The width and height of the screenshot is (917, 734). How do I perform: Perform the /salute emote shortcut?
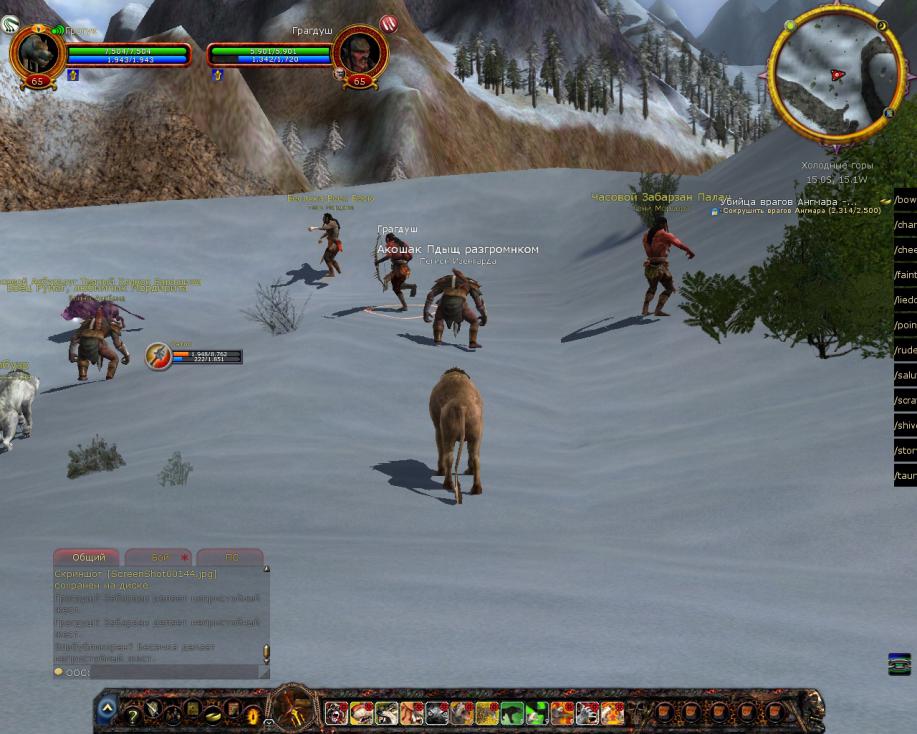pyautogui.click(x=905, y=375)
